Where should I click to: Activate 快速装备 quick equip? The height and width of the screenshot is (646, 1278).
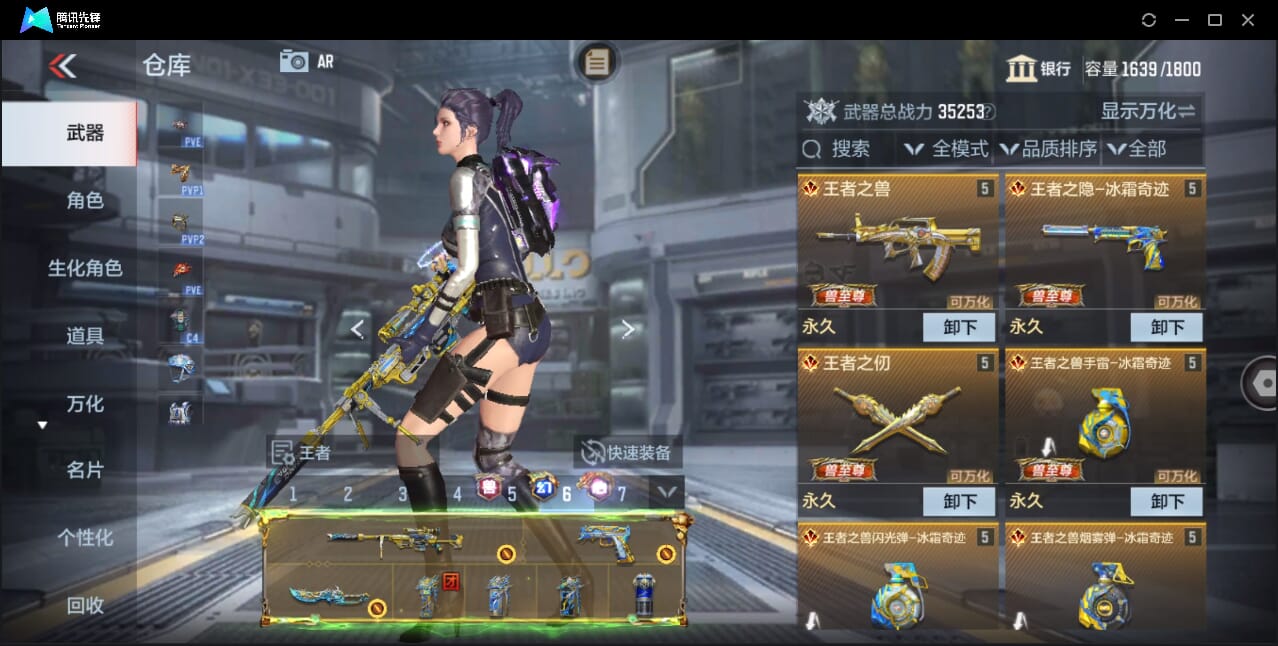pyautogui.click(x=627, y=452)
